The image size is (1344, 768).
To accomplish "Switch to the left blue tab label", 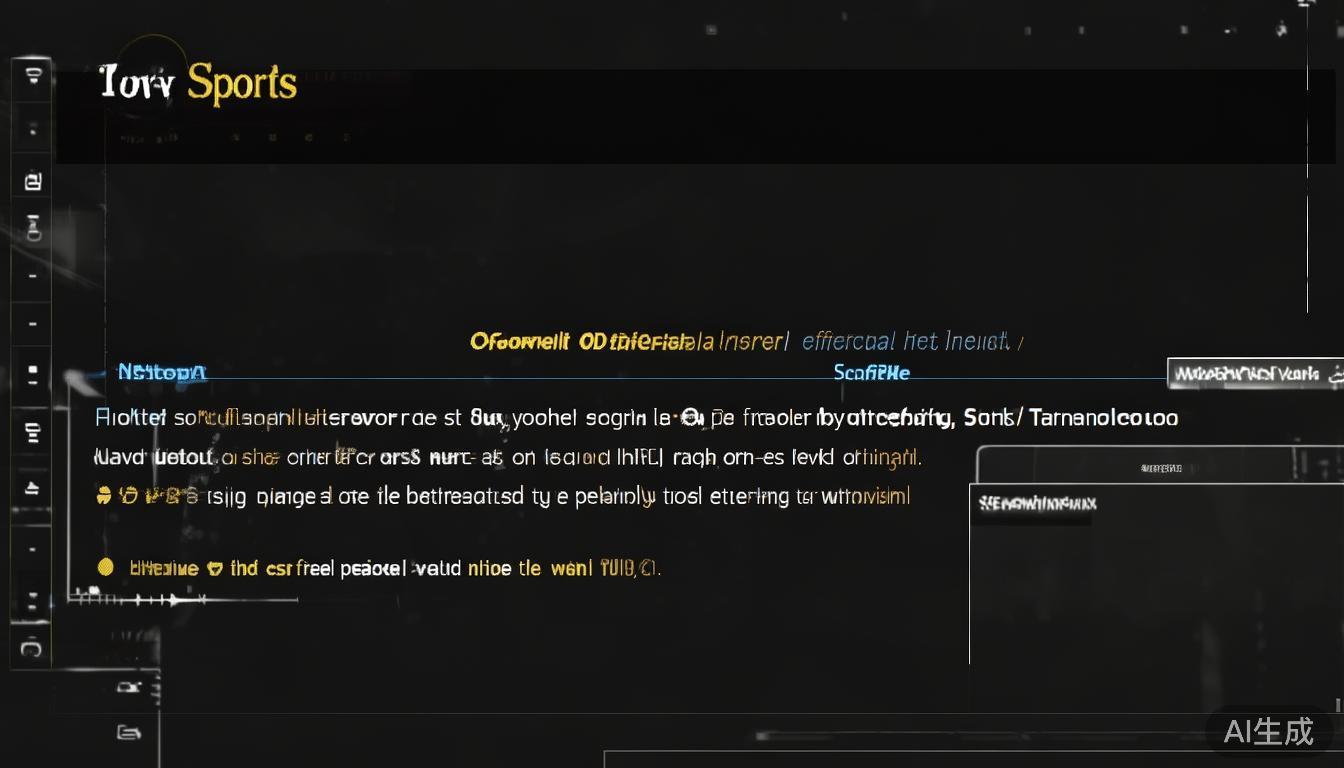I will click(161, 372).
